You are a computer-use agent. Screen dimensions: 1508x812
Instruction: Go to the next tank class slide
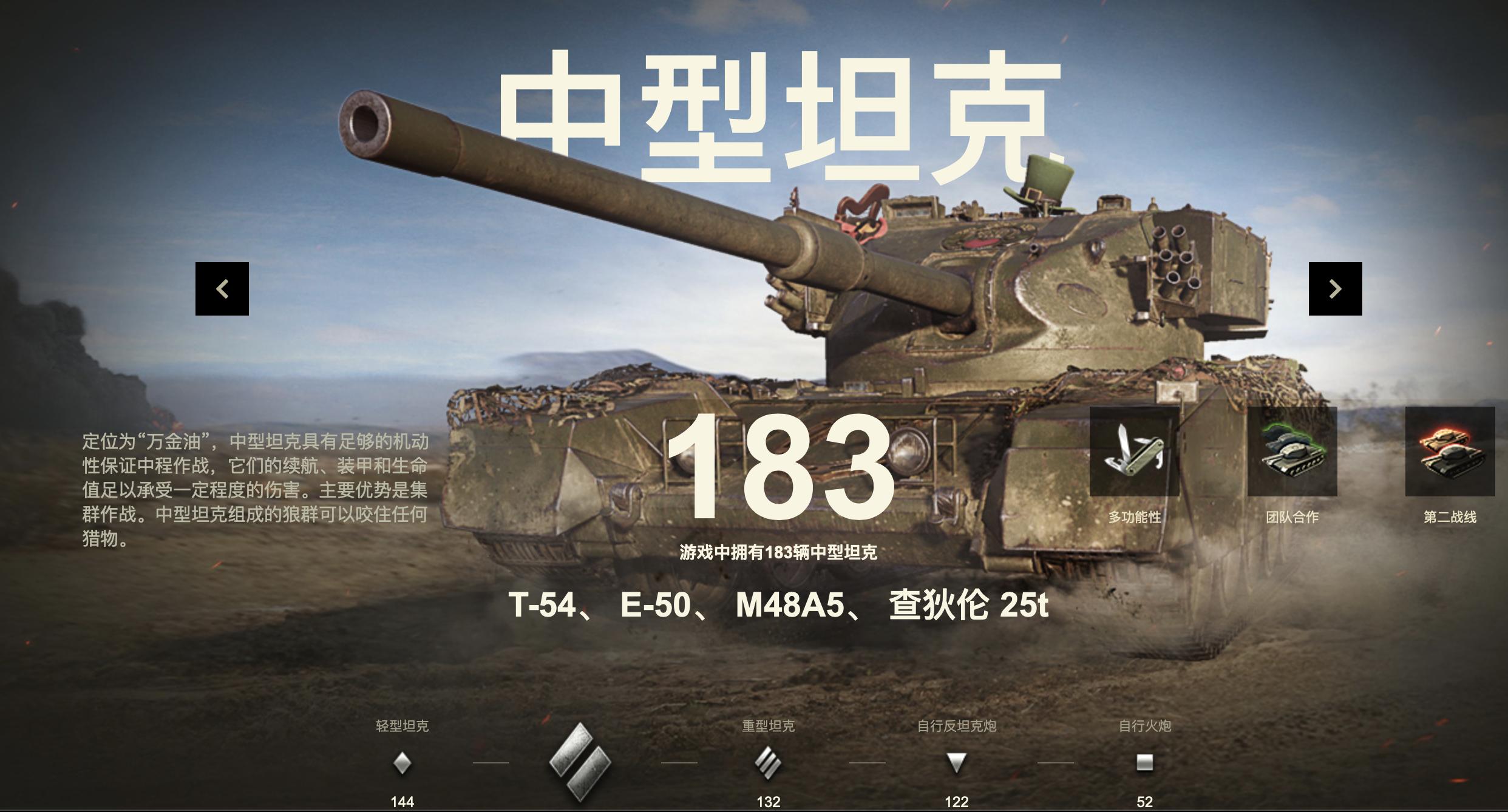(1334, 290)
